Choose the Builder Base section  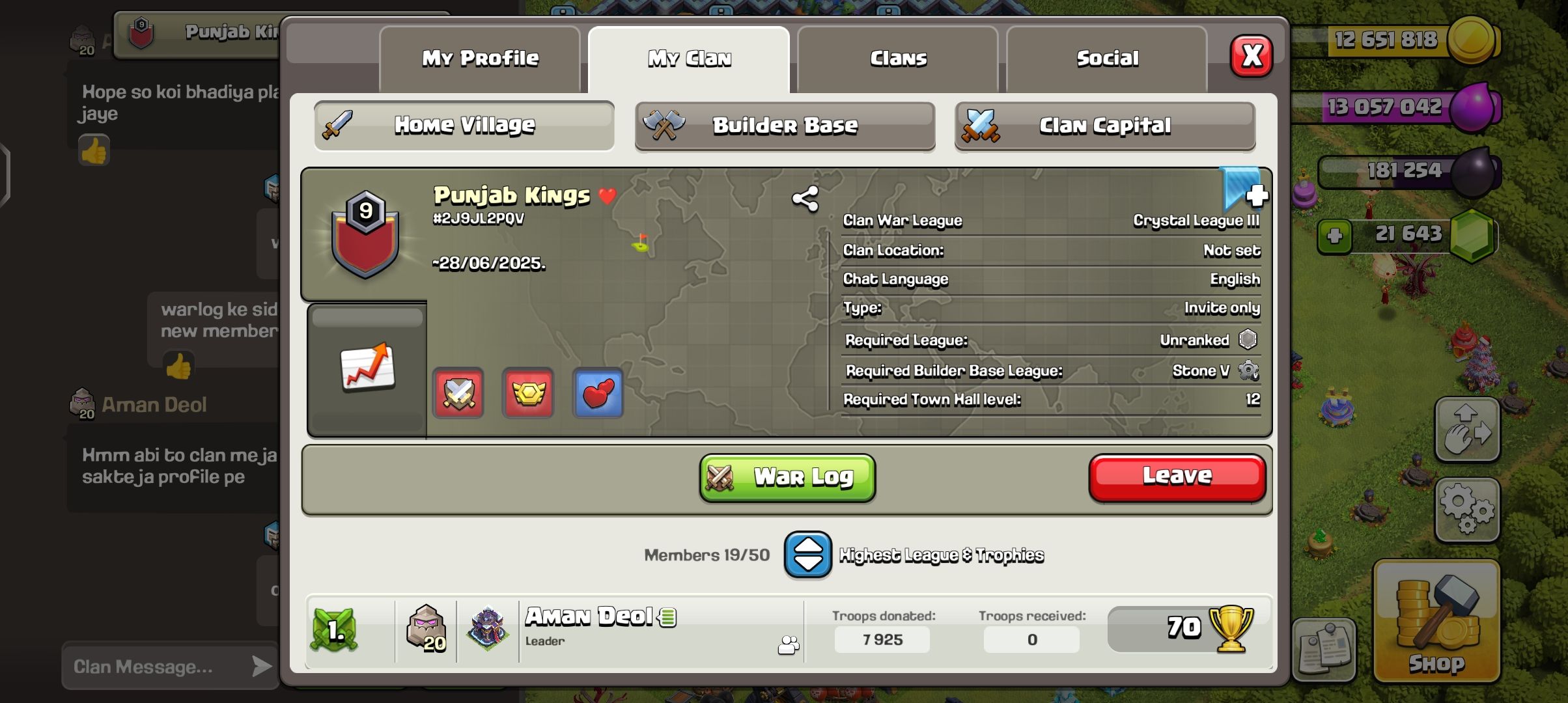point(785,126)
